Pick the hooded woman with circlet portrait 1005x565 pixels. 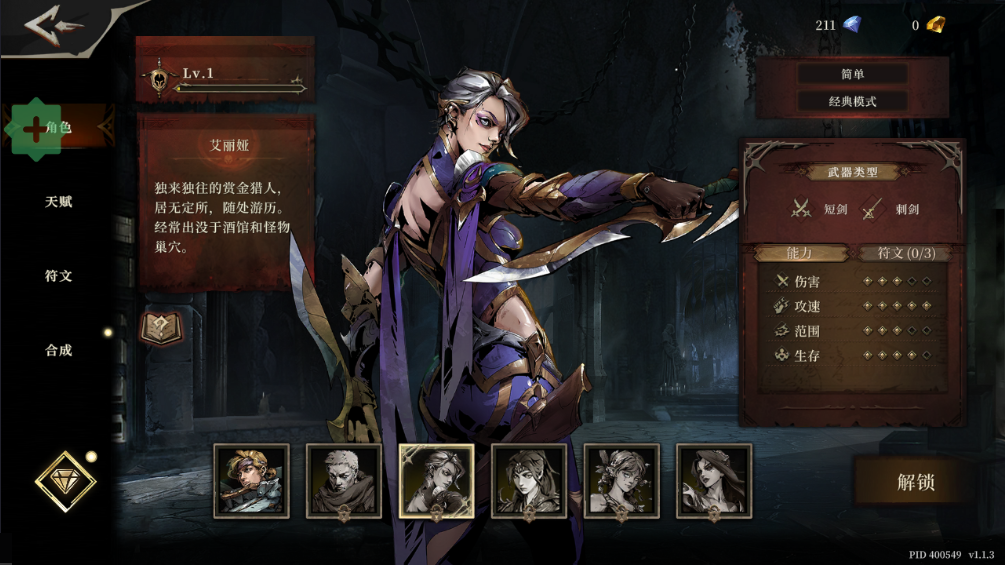(x=529, y=481)
